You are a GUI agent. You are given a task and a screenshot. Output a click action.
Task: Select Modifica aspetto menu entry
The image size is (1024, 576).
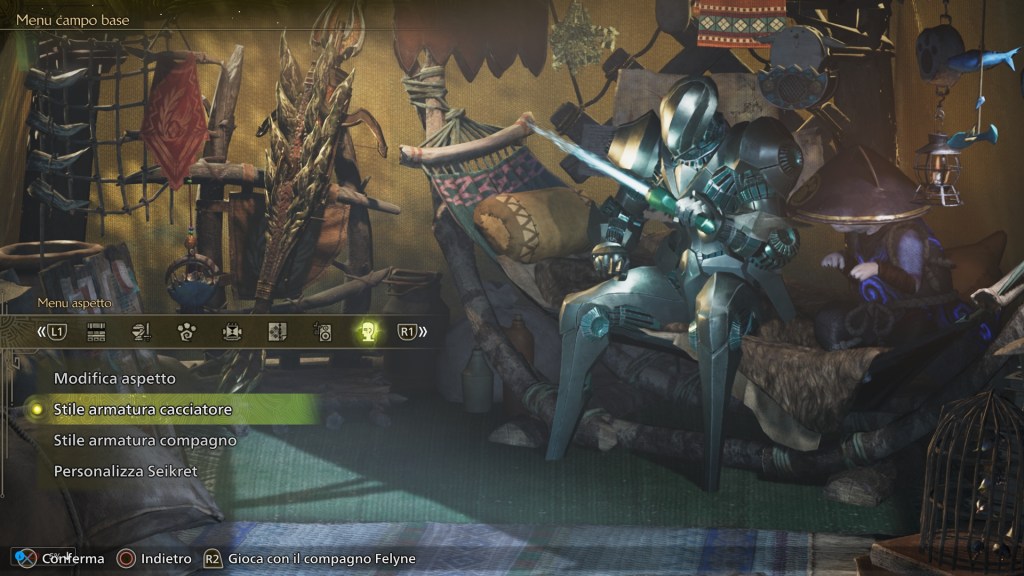[x=115, y=379]
